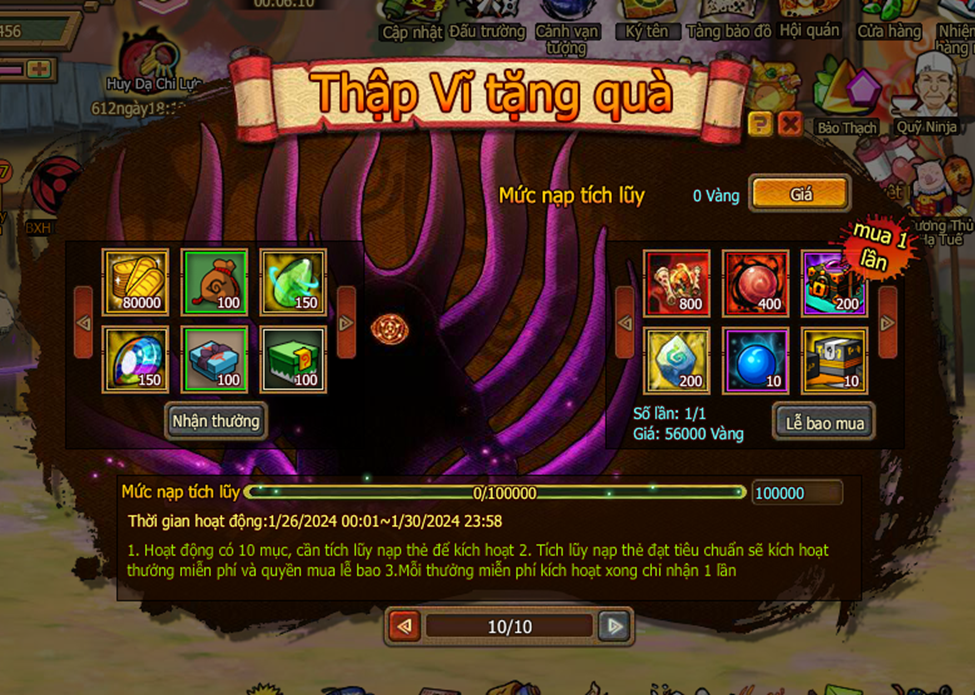Select the red orb 400 bundle item

[x=755, y=283]
